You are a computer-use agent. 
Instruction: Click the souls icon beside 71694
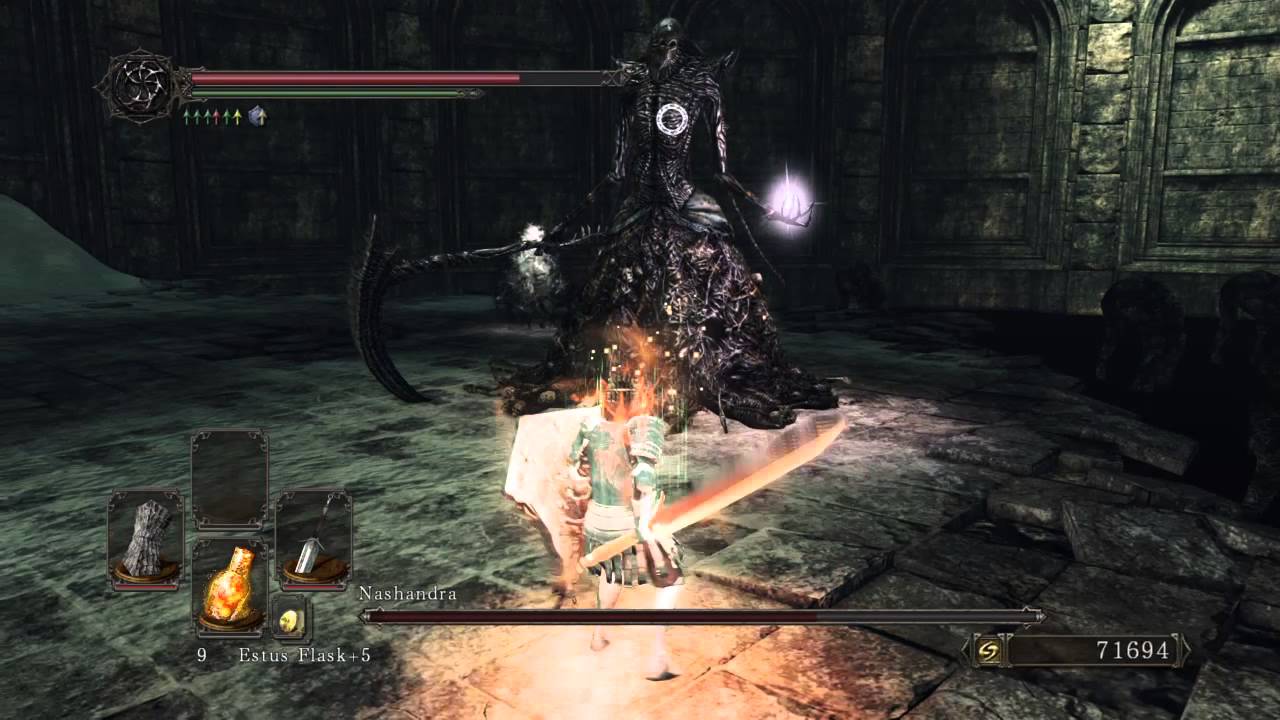[988, 651]
